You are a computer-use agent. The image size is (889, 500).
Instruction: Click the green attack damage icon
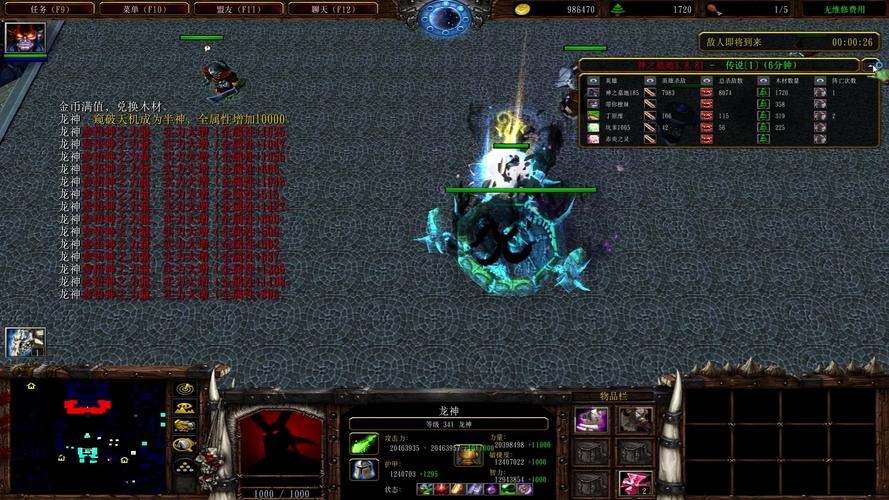(364, 443)
